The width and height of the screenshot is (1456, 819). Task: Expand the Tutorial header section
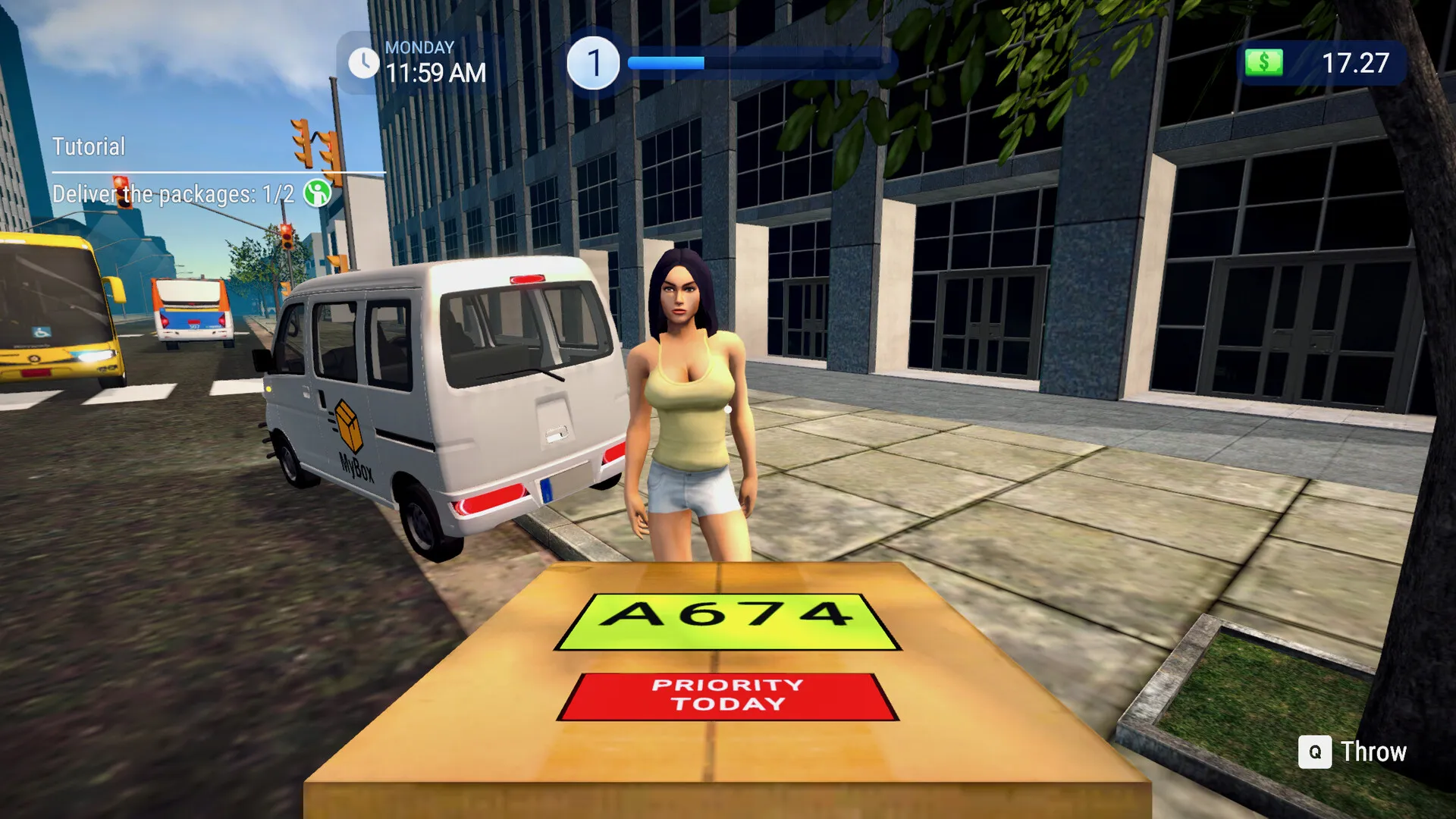(88, 145)
